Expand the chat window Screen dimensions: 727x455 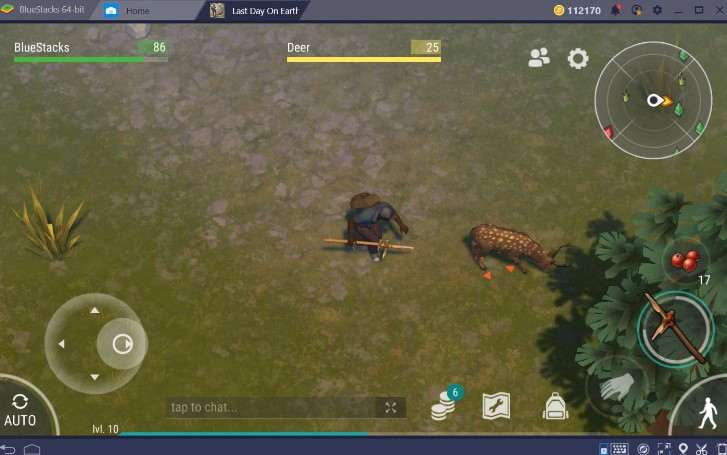(x=391, y=407)
